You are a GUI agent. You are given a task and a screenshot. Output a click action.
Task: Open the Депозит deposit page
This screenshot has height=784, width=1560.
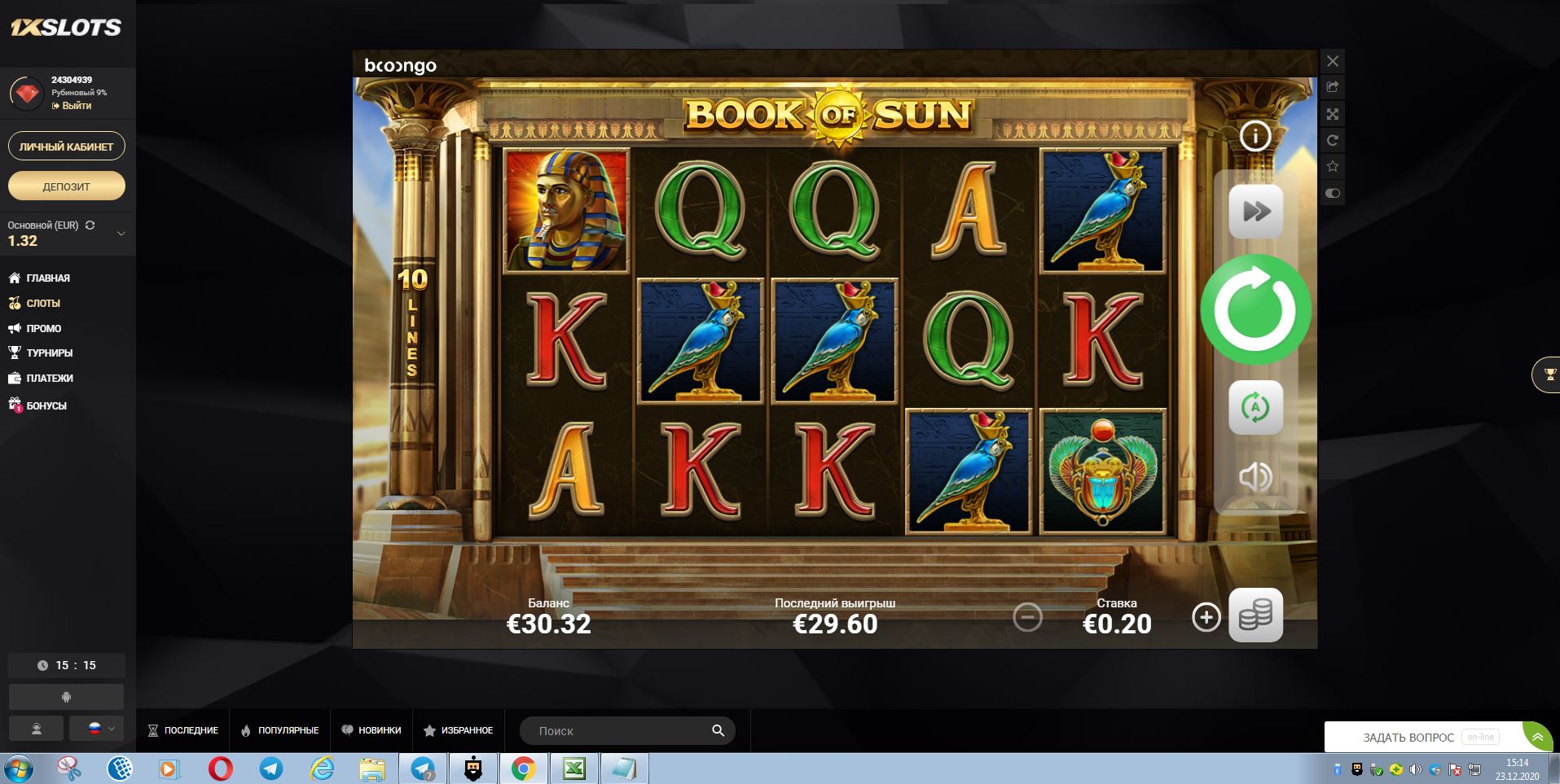[67, 186]
